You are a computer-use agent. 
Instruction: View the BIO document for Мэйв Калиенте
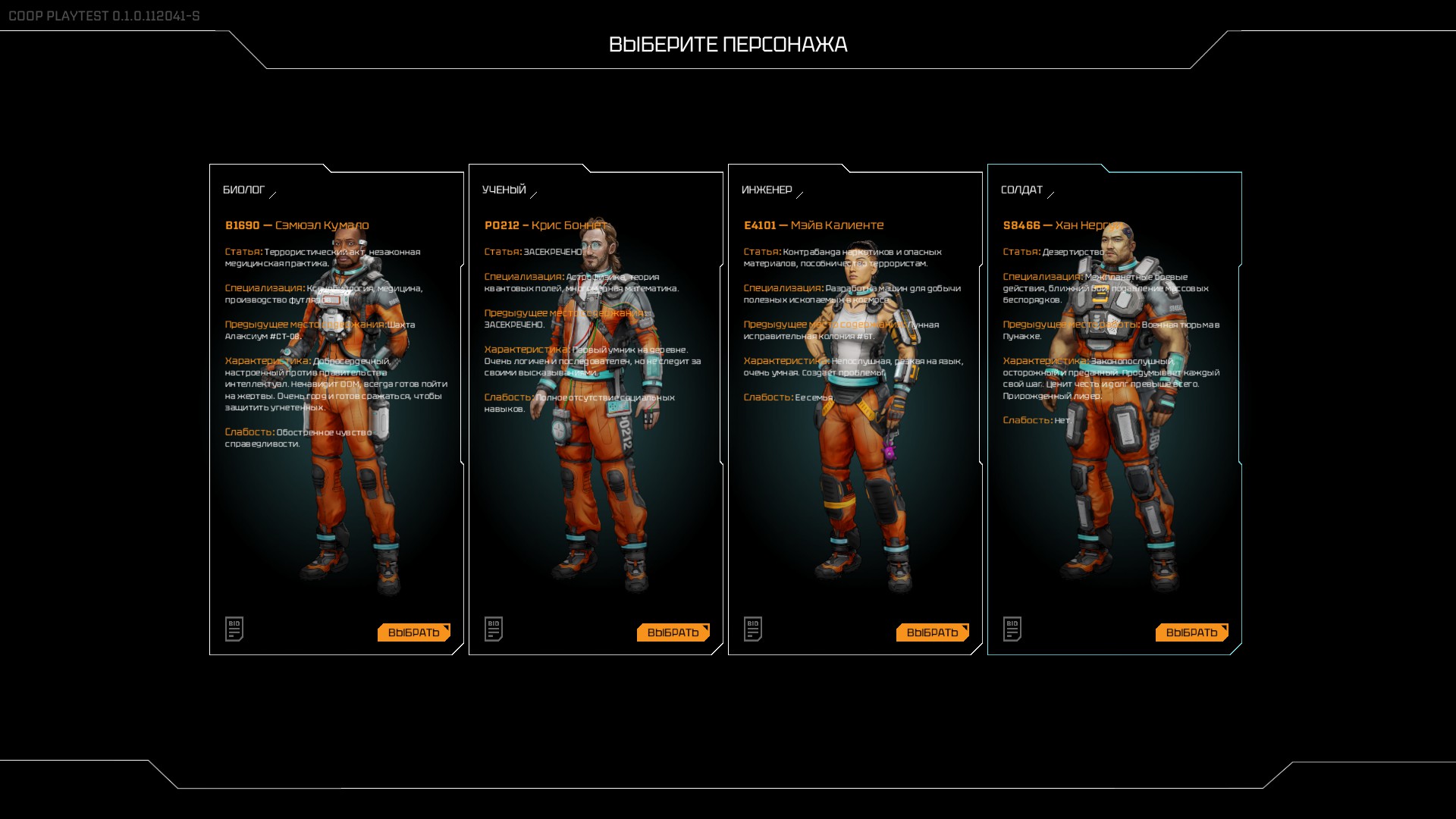(753, 629)
